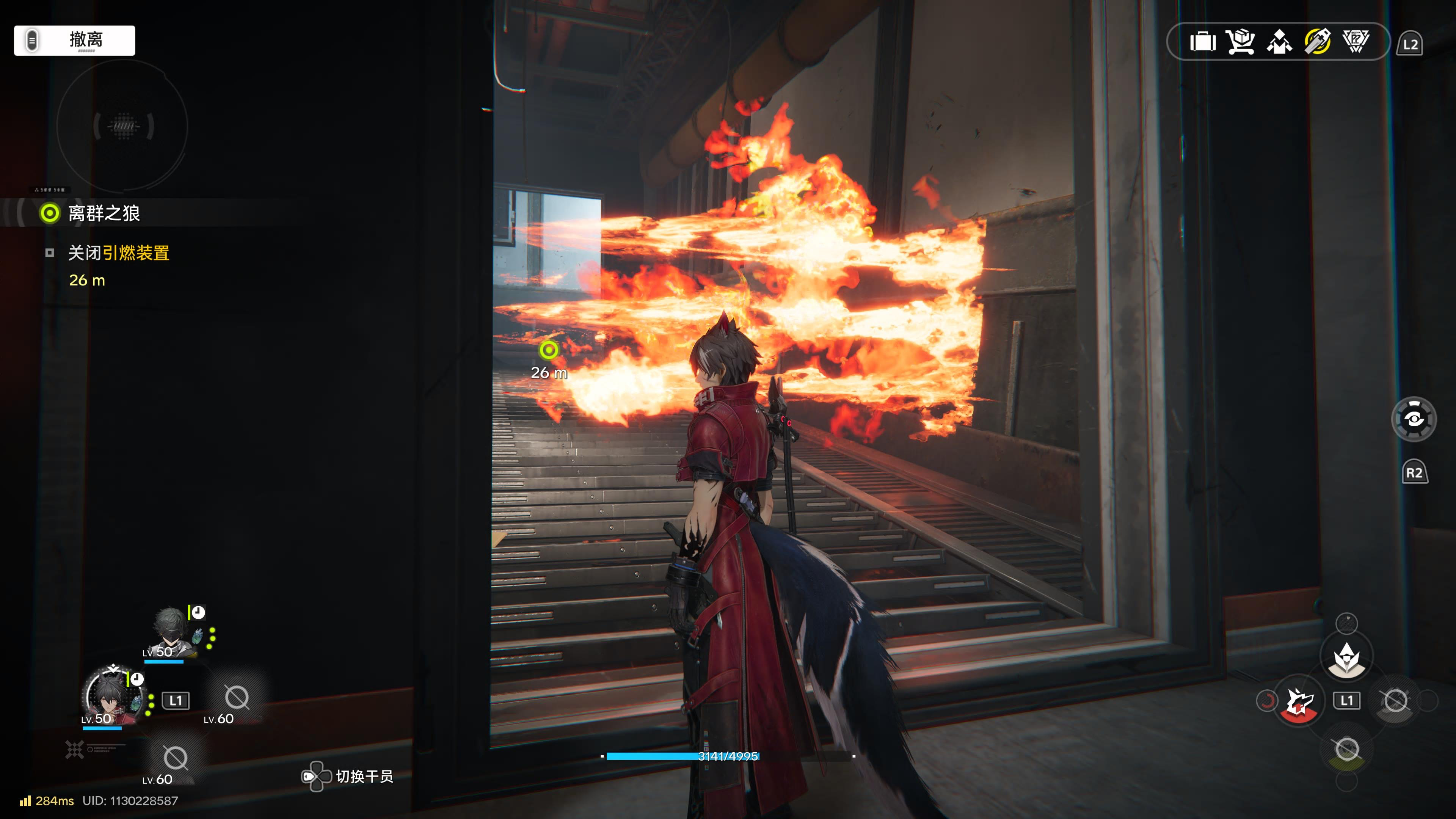Screen dimensions: 1456x819
Task: Select the 离群之狼 quest tracker title
Action: click(x=104, y=213)
